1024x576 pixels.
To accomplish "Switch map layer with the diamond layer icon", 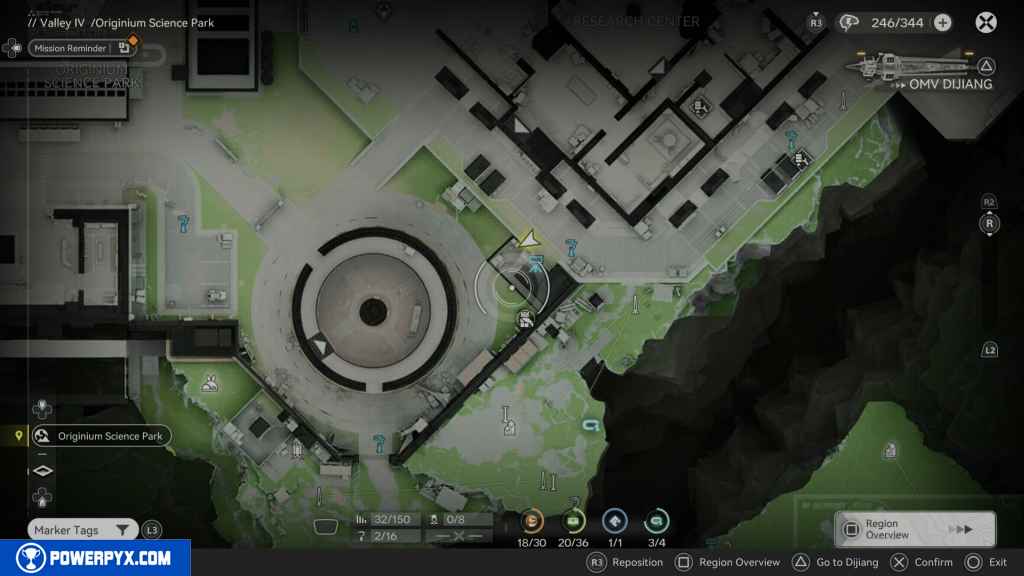I will 43,470.
